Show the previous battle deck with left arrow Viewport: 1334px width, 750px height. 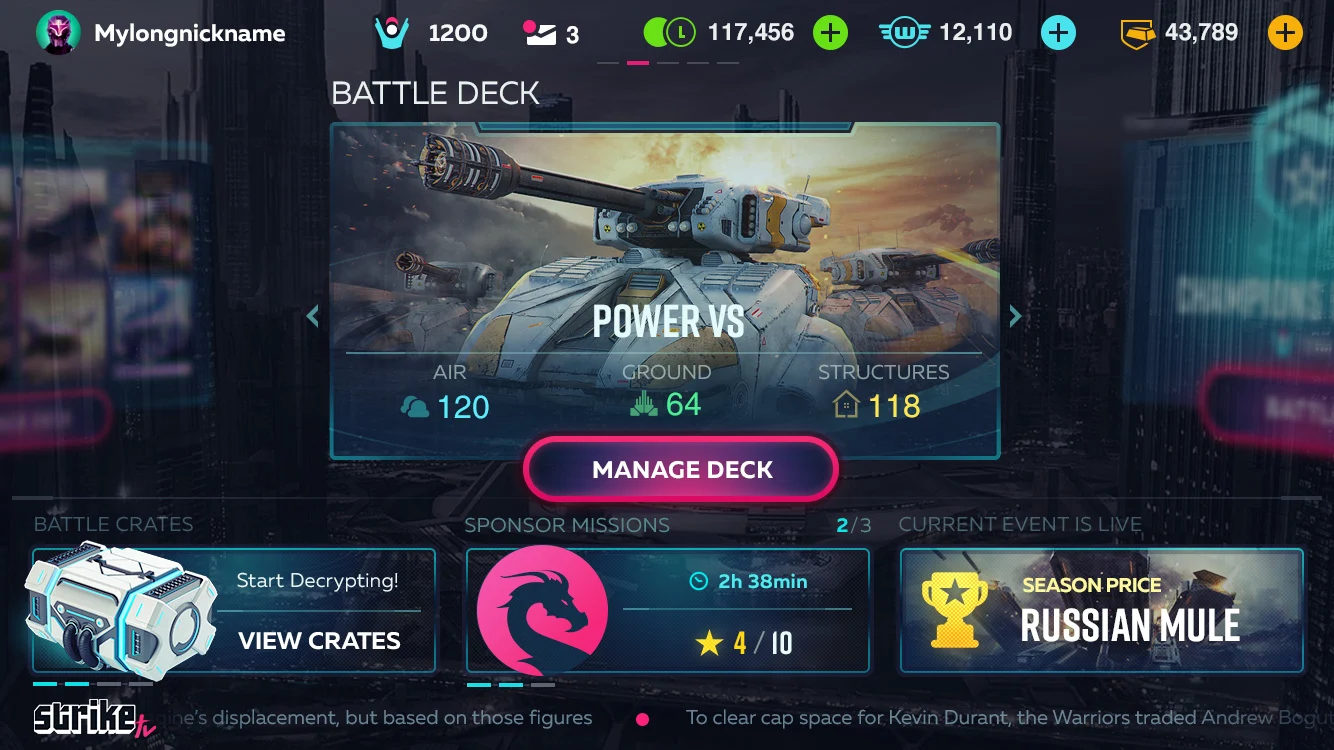313,316
